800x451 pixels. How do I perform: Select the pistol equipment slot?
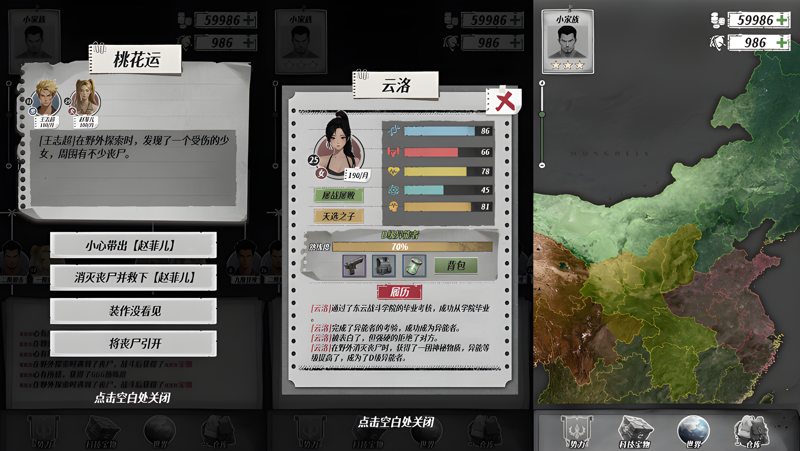(353, 266)
